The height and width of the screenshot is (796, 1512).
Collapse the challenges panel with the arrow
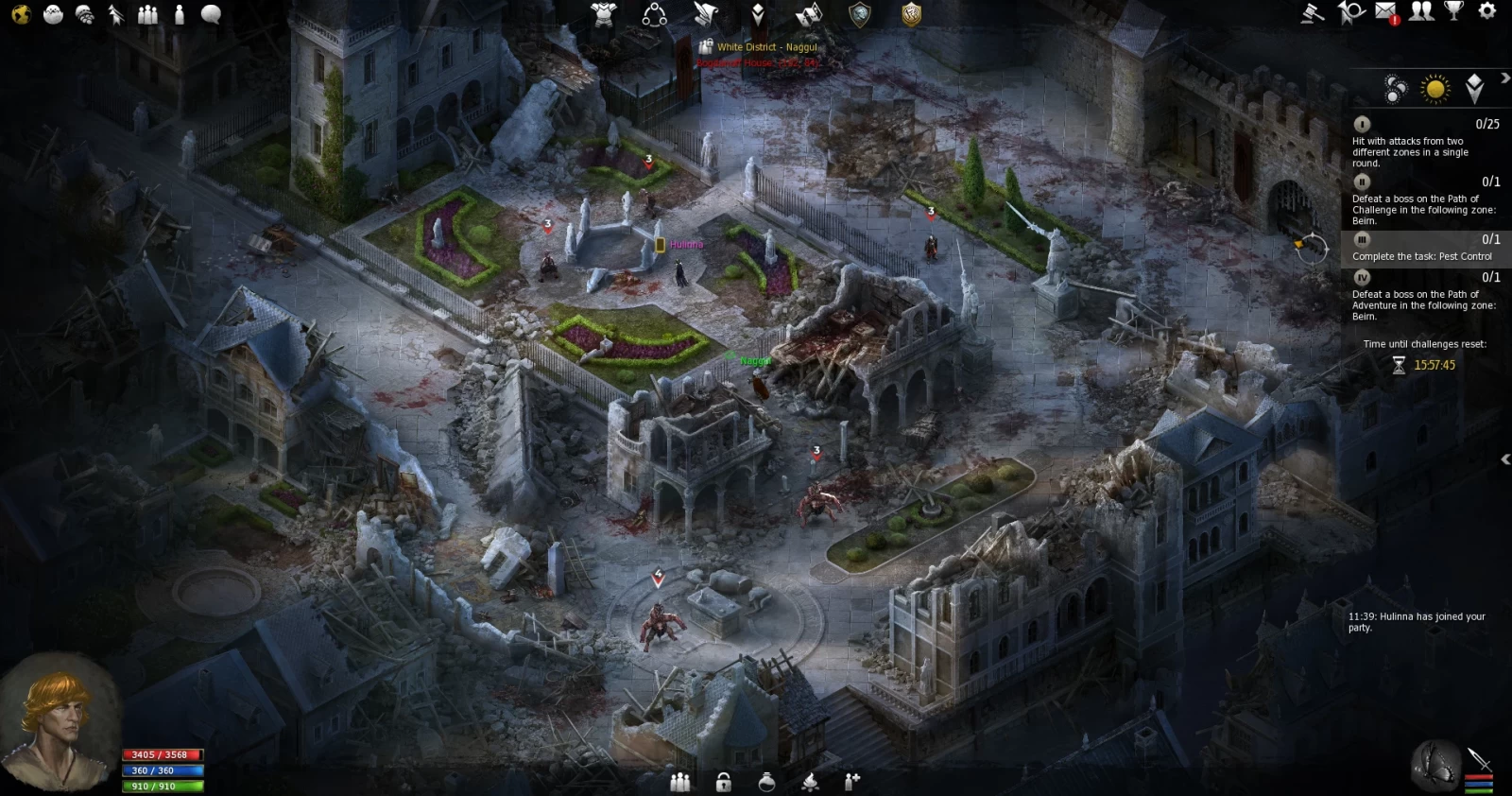1504,78
